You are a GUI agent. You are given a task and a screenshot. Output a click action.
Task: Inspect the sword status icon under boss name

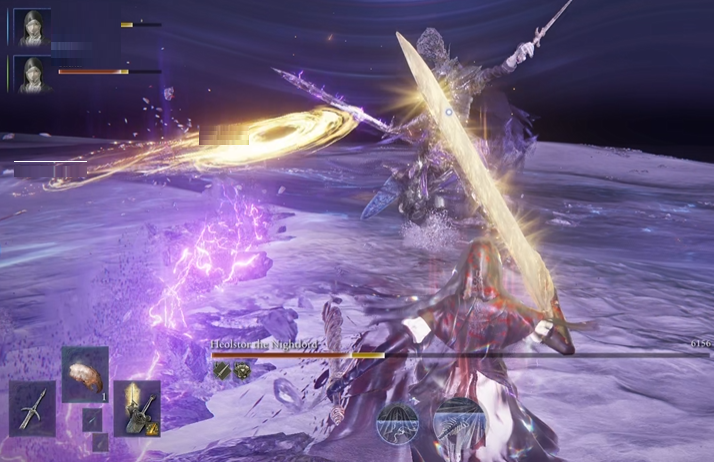(222, 370)
